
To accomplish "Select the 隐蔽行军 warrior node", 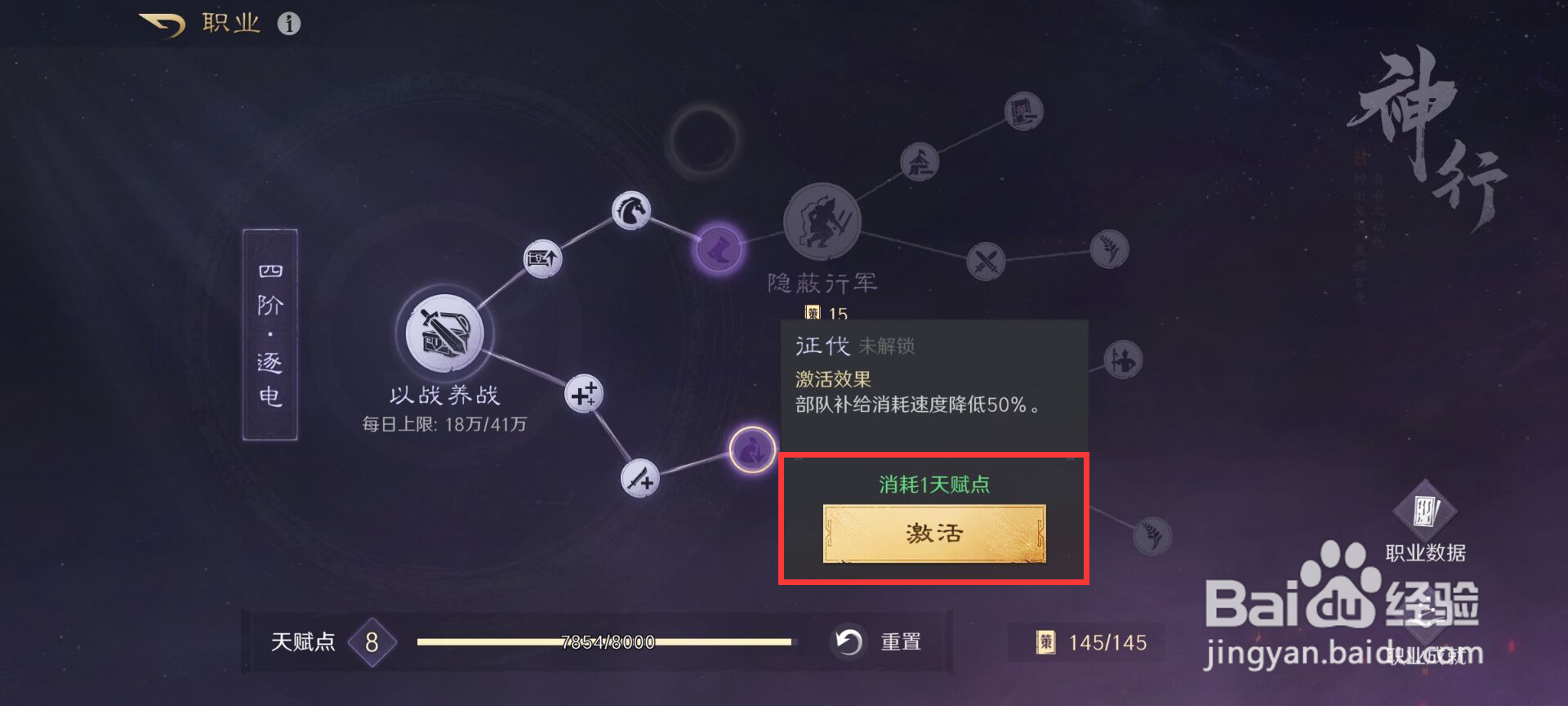I will [821, 223].
